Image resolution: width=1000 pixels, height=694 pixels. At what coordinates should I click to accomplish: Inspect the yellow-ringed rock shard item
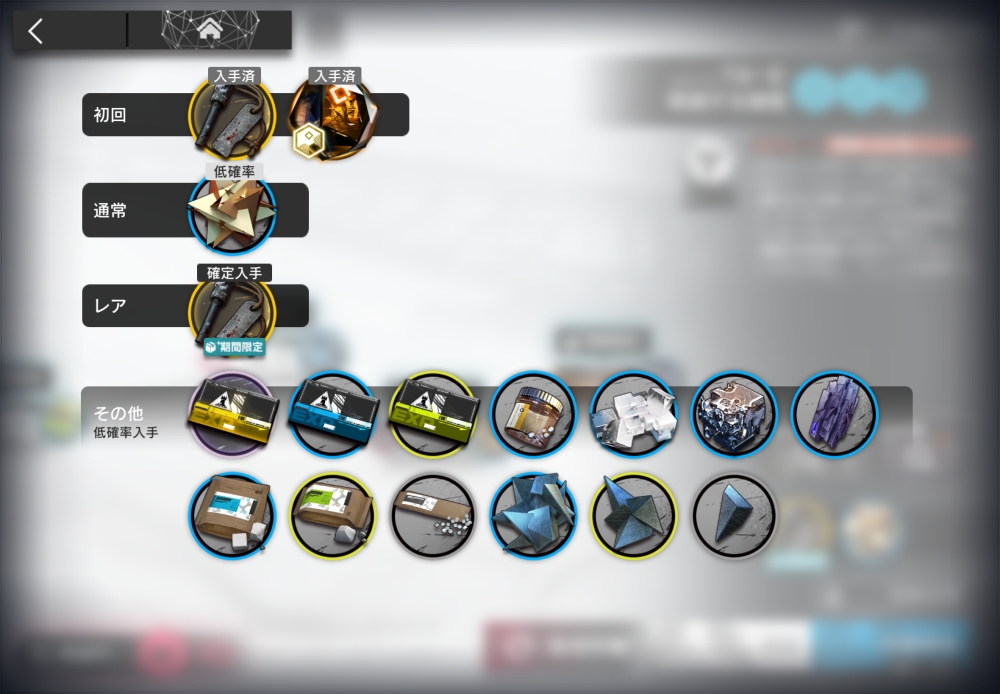coord(633,515)
